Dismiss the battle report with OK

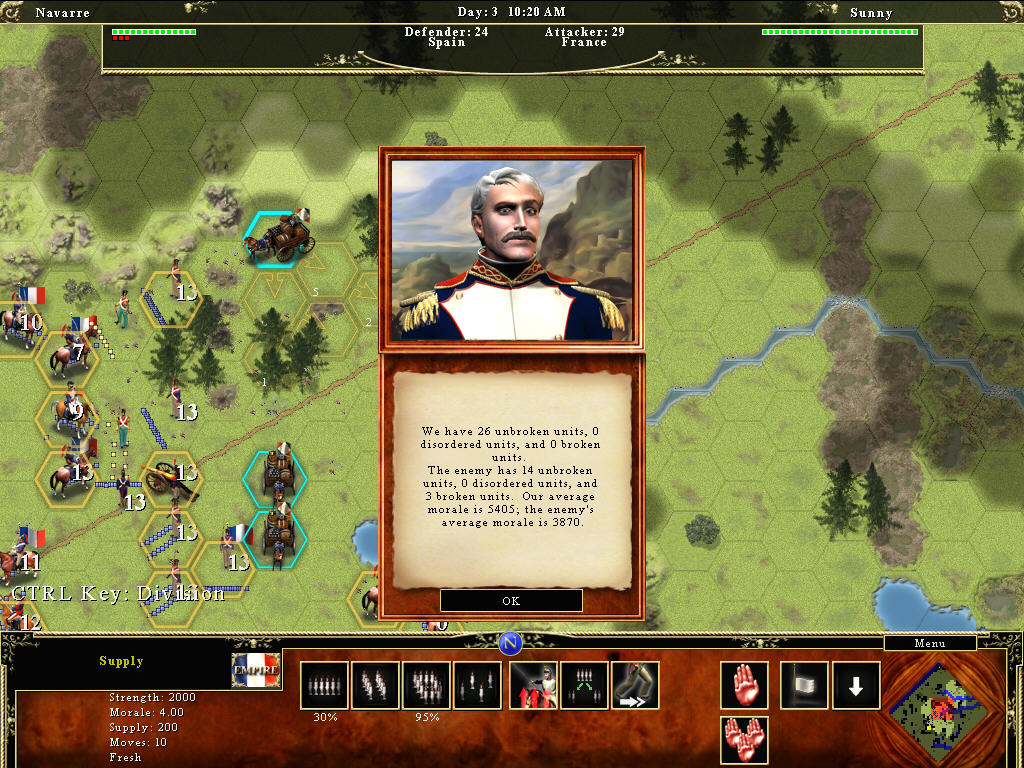point(511,601)
